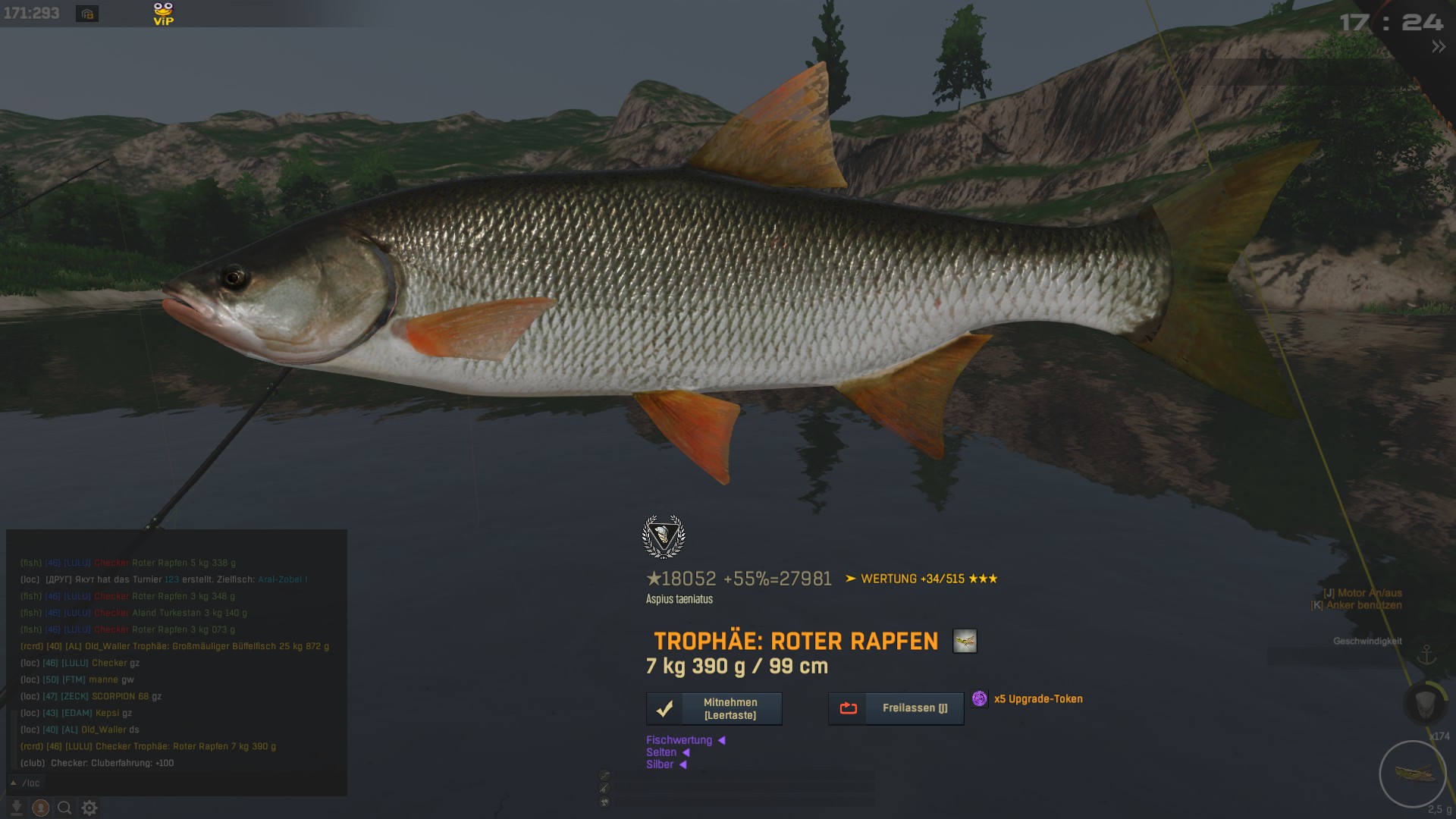Expand the panel with the double-arrow
The height and width of the screenshot is (819, 1456).
(1438, 47)
